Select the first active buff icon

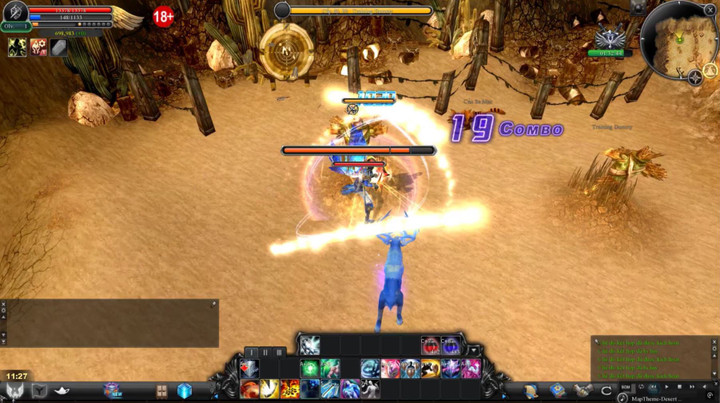[x=17, y=47]
